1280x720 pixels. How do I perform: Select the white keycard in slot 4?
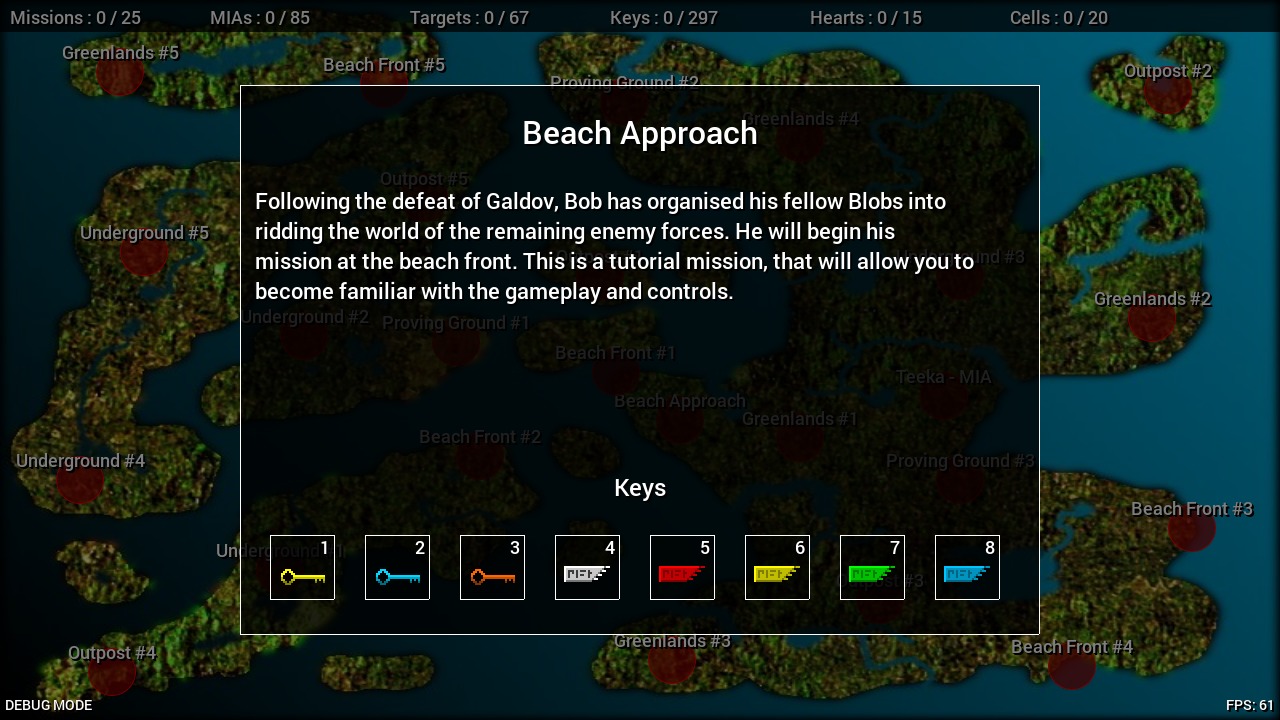click(x=587, y=568)
